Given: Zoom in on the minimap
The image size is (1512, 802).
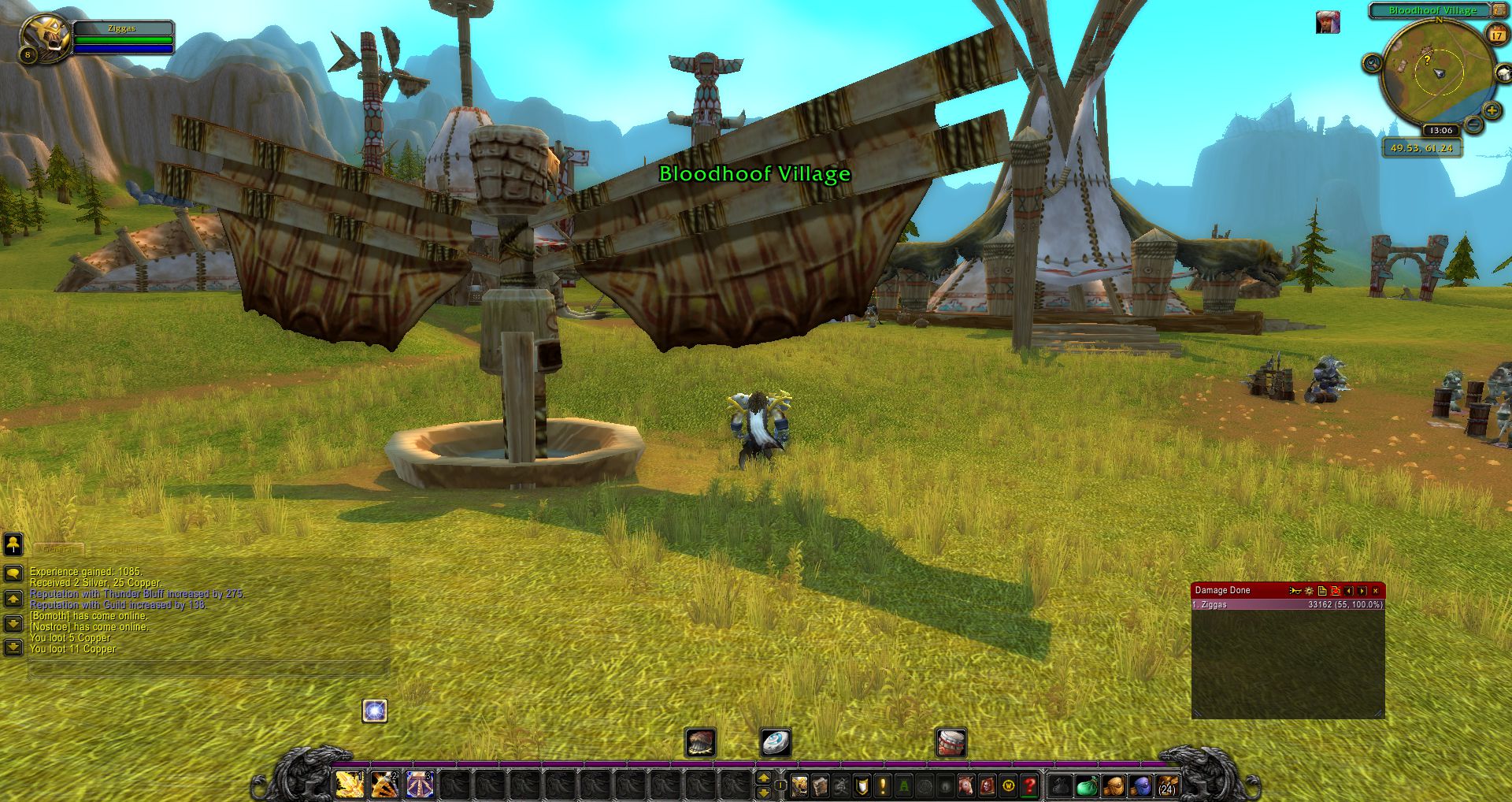Looking at the screenshot, I should (1491, 110).
